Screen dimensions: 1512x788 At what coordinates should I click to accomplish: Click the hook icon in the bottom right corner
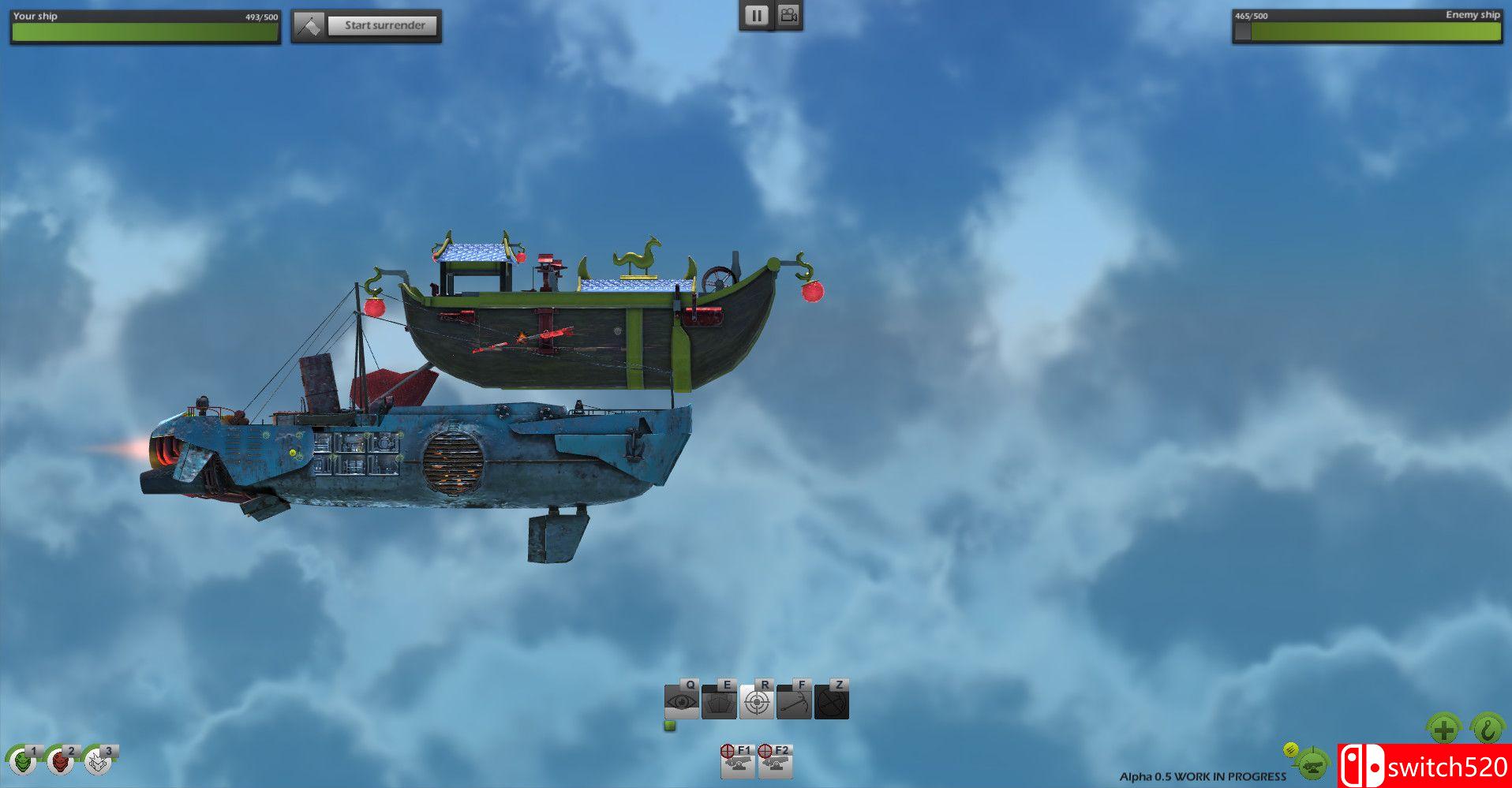pos(1488,729)
